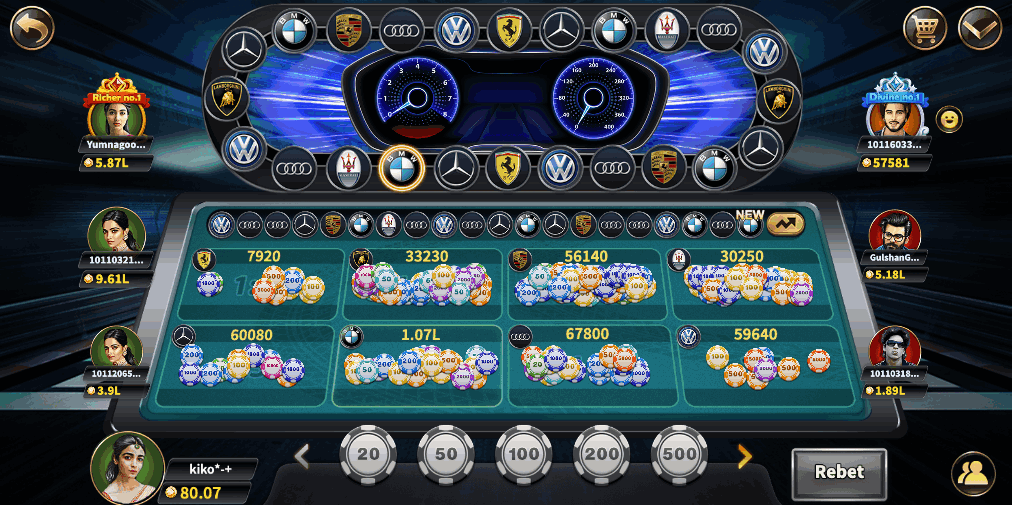Viewport: 1012px width, 505px height.
Task: Choose the 50 betting chip
Action: pyautogui.click(x=446, y=454)
